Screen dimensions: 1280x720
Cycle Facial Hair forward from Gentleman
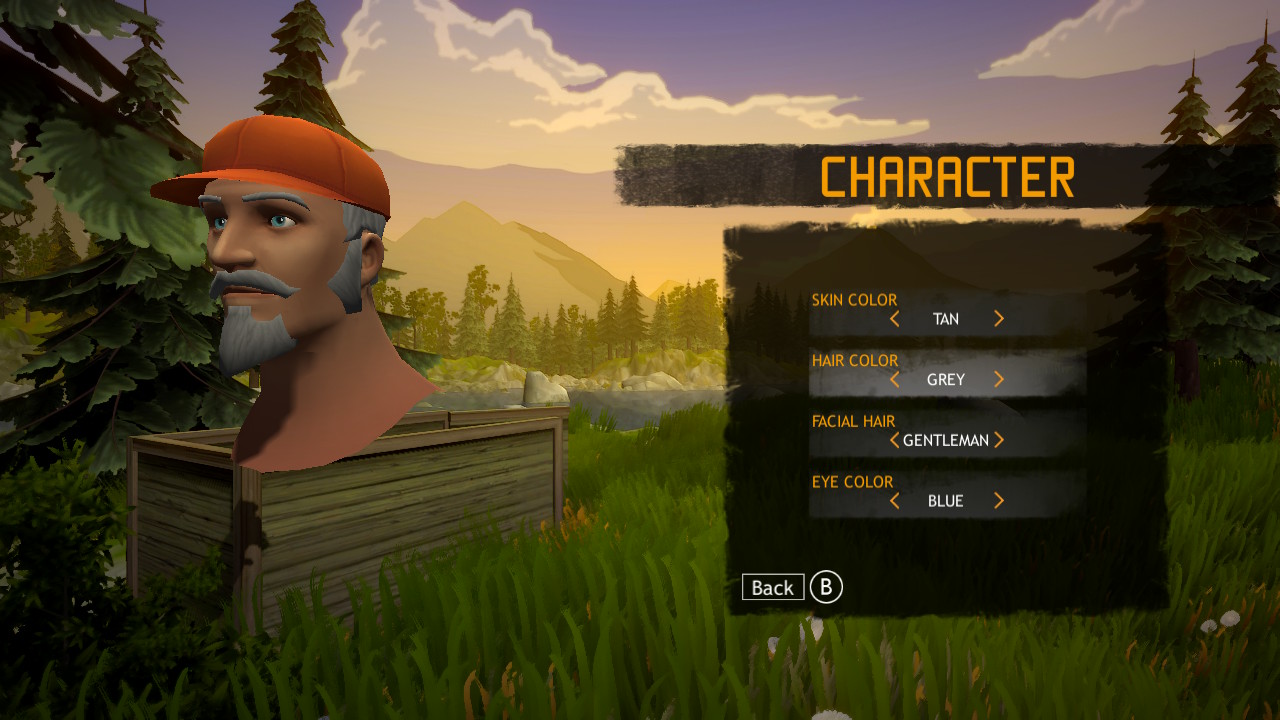(x=1000, y=440)
